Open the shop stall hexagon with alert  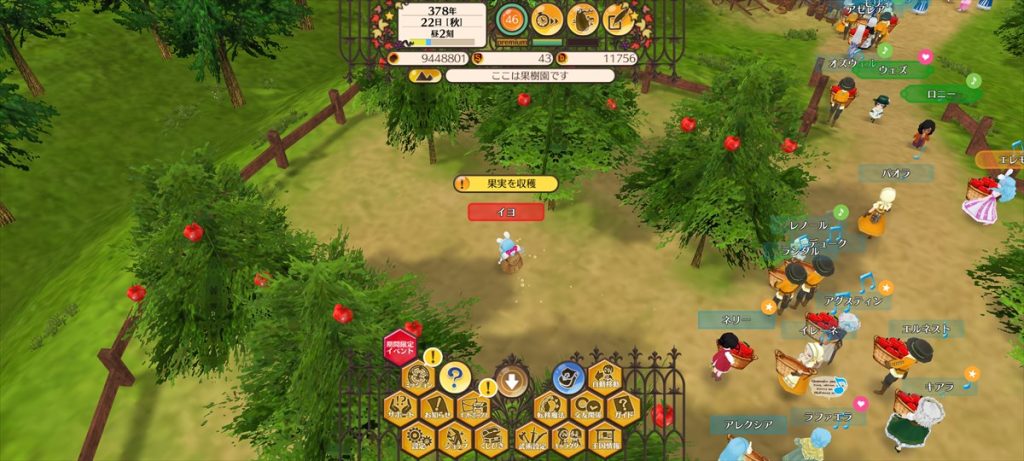point(474,408)
